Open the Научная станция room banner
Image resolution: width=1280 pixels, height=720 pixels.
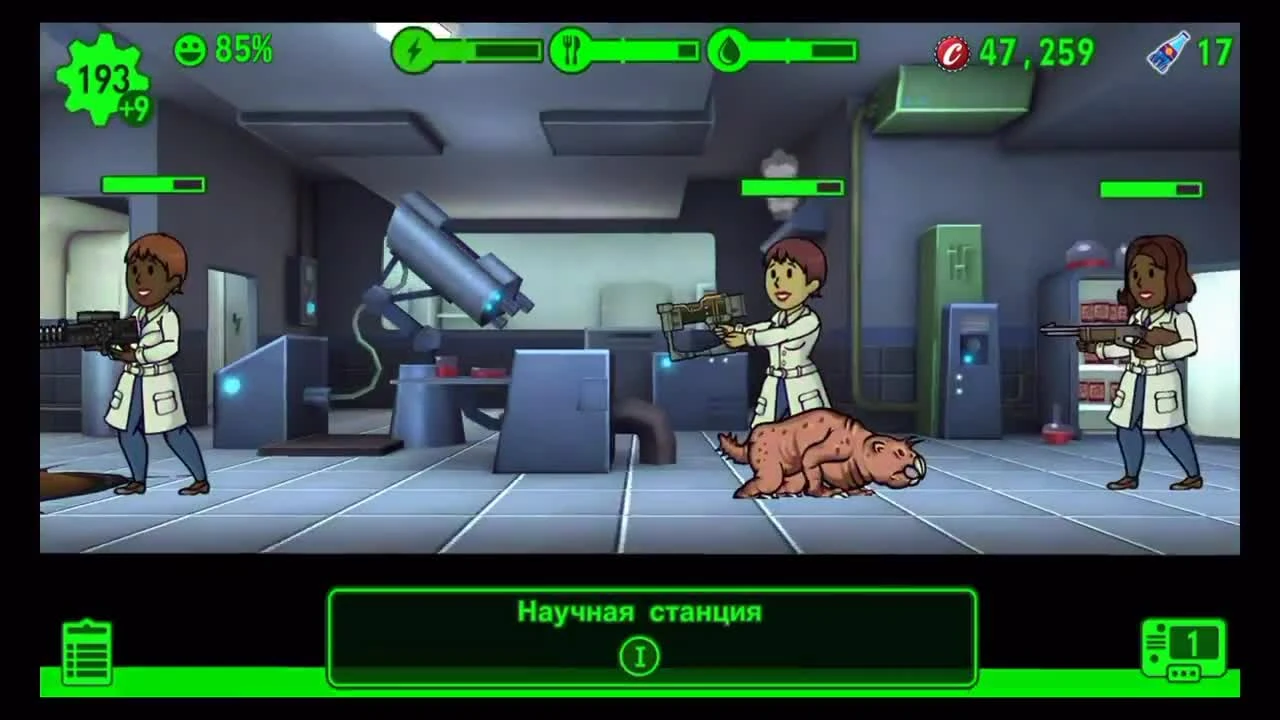click(639, 614)
